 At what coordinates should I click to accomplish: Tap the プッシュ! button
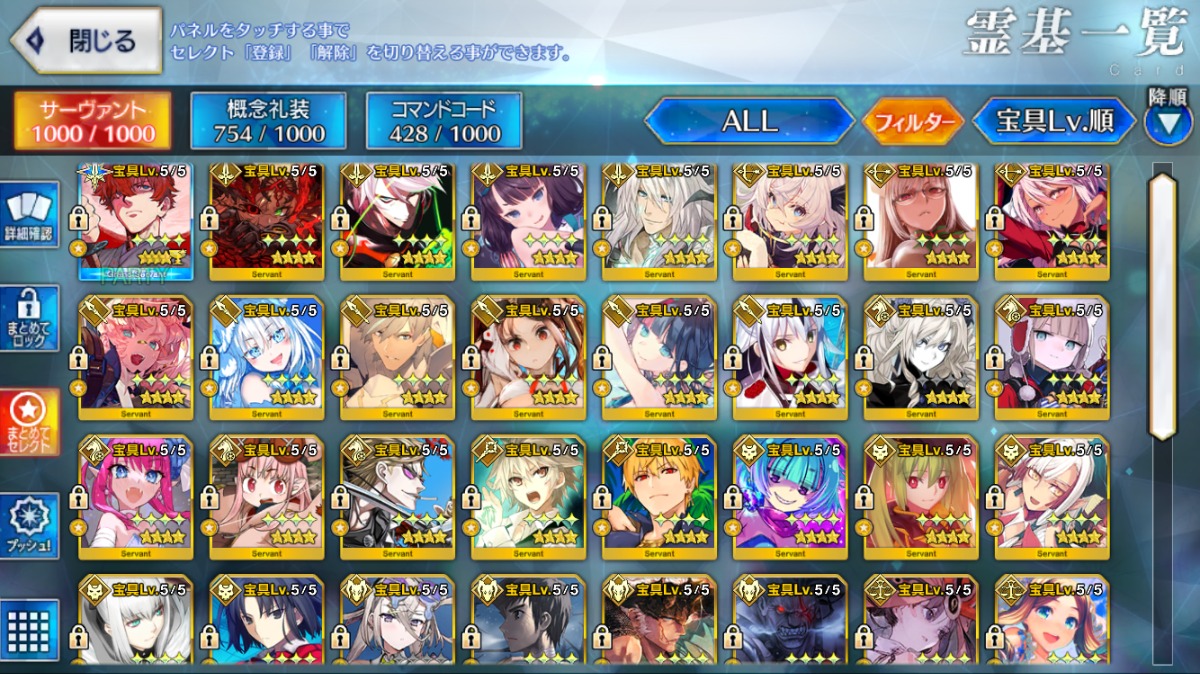point(30,527)
